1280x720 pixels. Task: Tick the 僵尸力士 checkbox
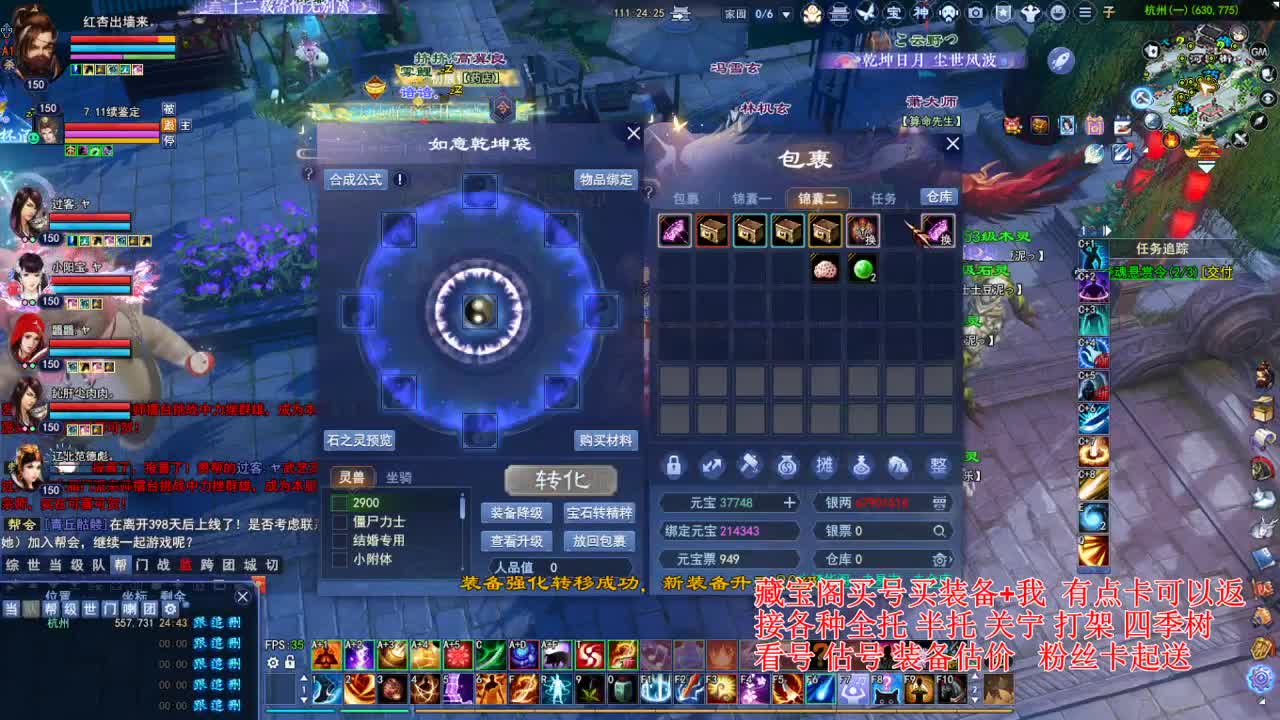(x=339, y=521)
